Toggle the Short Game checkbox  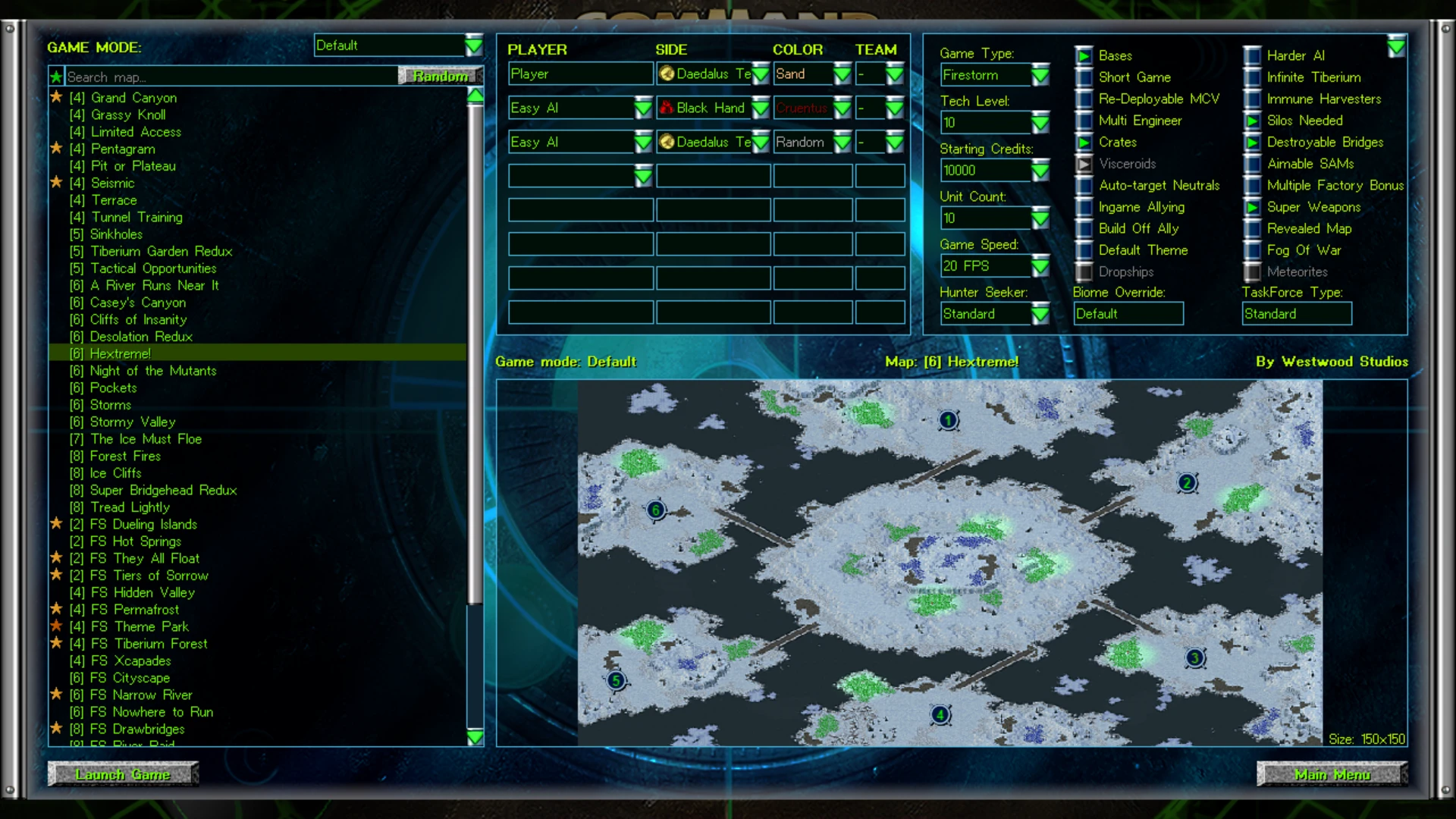pos(1084,77)
